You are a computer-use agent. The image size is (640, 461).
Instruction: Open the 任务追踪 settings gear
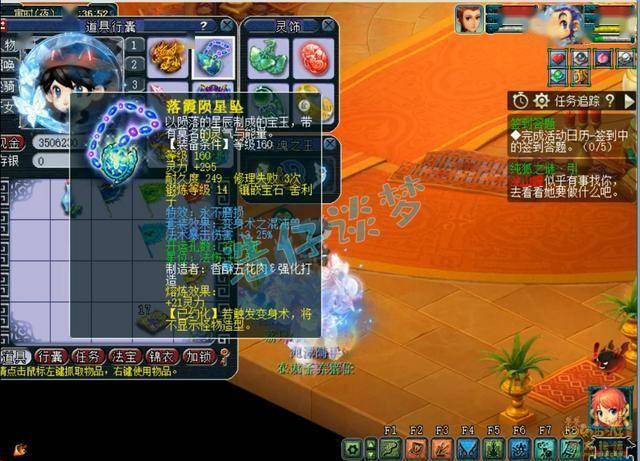tap(542, 100)
